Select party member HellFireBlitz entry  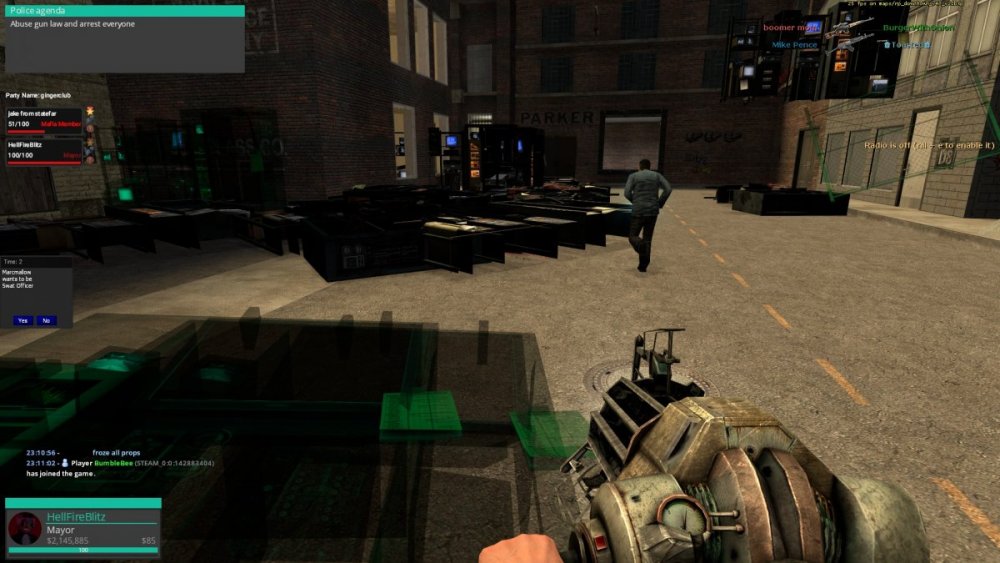coord(44,151)
